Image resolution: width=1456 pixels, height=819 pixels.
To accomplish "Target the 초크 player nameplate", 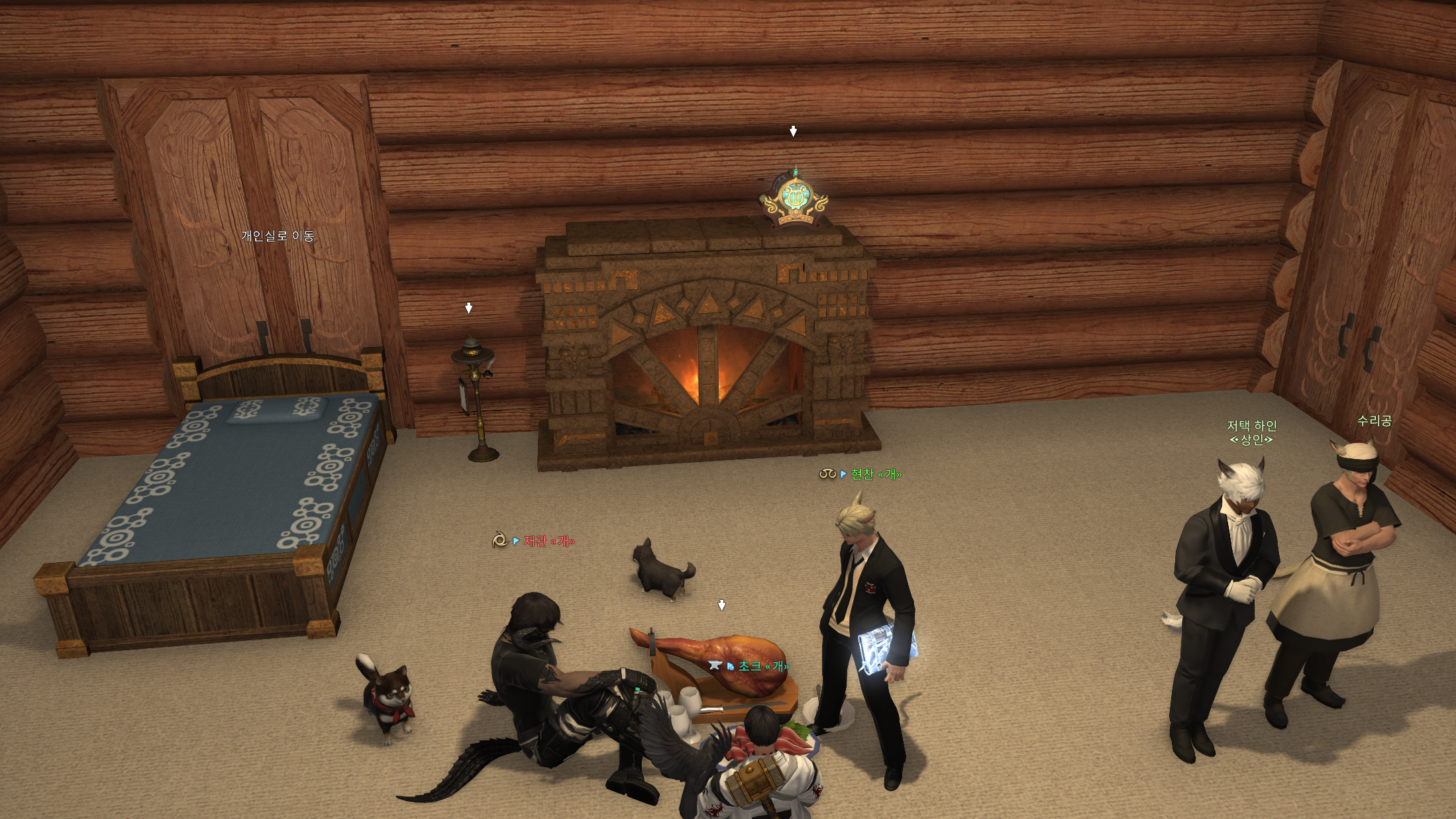I will pos(763,666).
